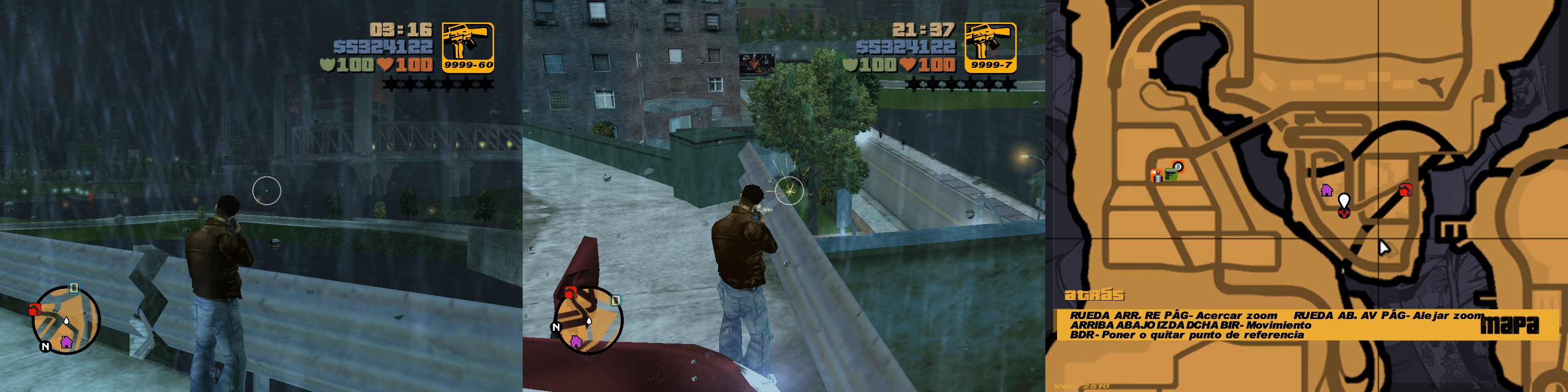This screenshot has height=392, width=1568.
Task: Click the radar in the 03:16 gameplay scene
Action: (x=66, y=320)
